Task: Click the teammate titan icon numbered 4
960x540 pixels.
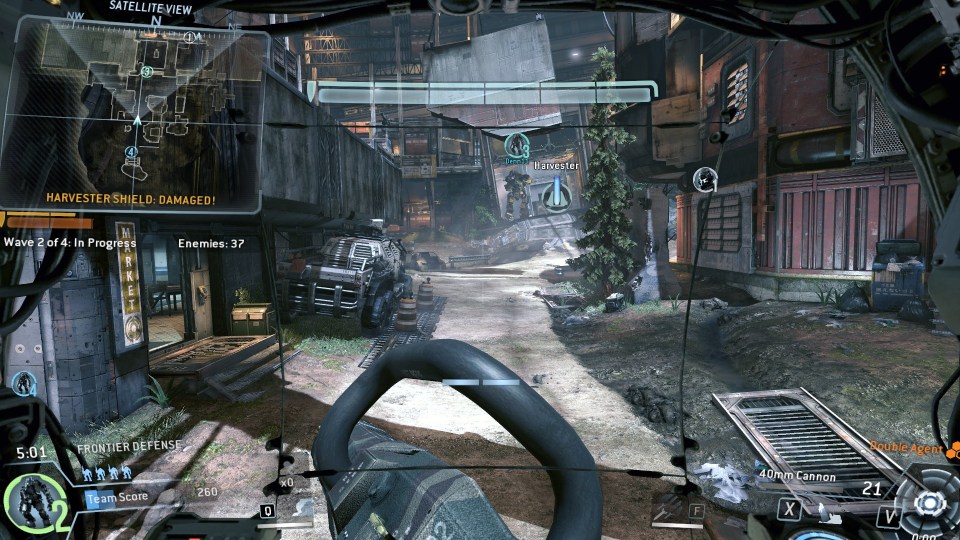Action: point(24,383)
